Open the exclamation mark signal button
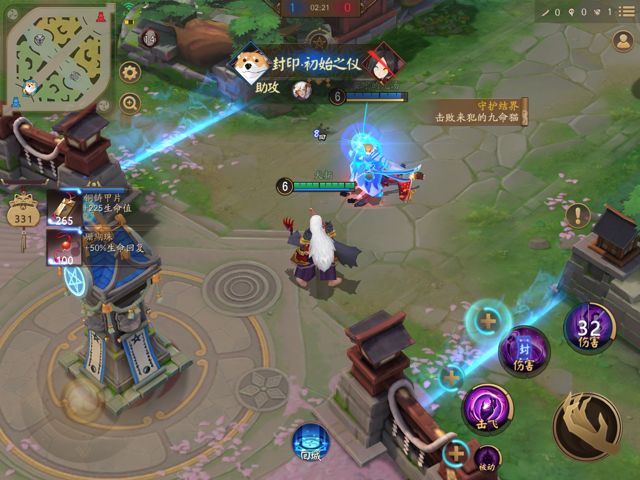This screenshot has height=480, width=640. pos(578,215)
